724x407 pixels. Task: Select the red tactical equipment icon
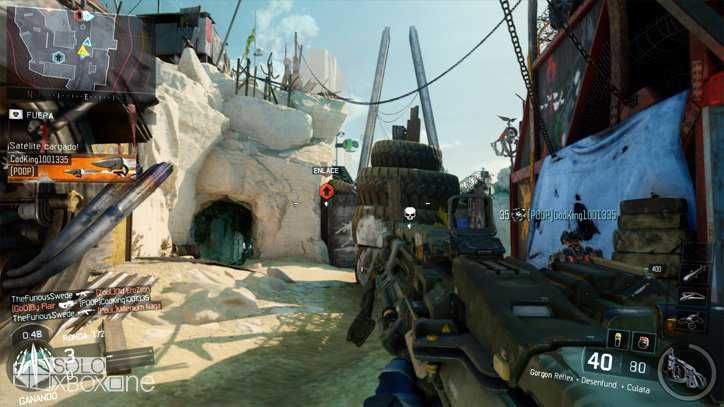(x=643, y=342)
